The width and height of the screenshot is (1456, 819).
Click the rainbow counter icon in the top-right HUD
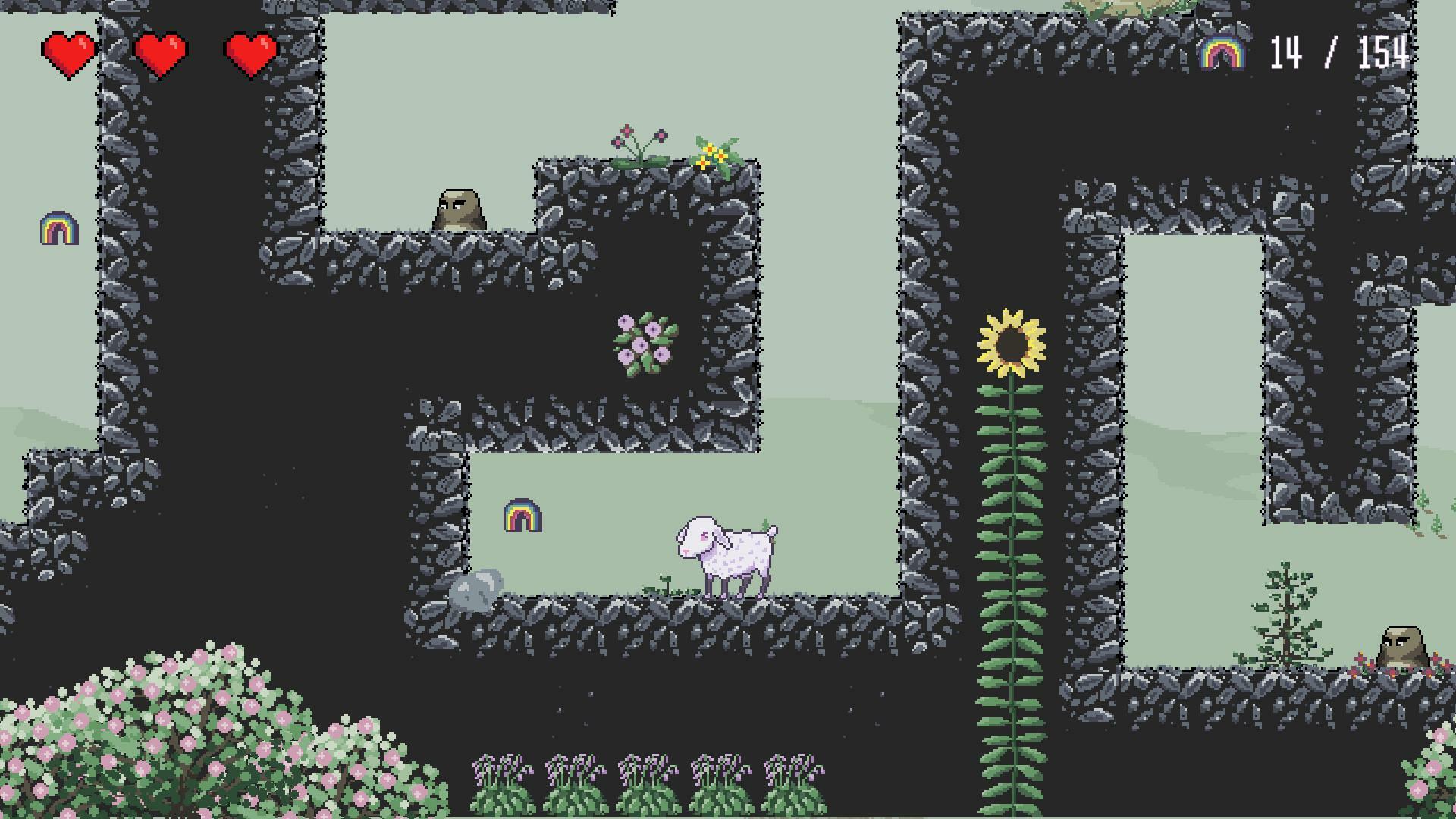tap(1222, 53)
